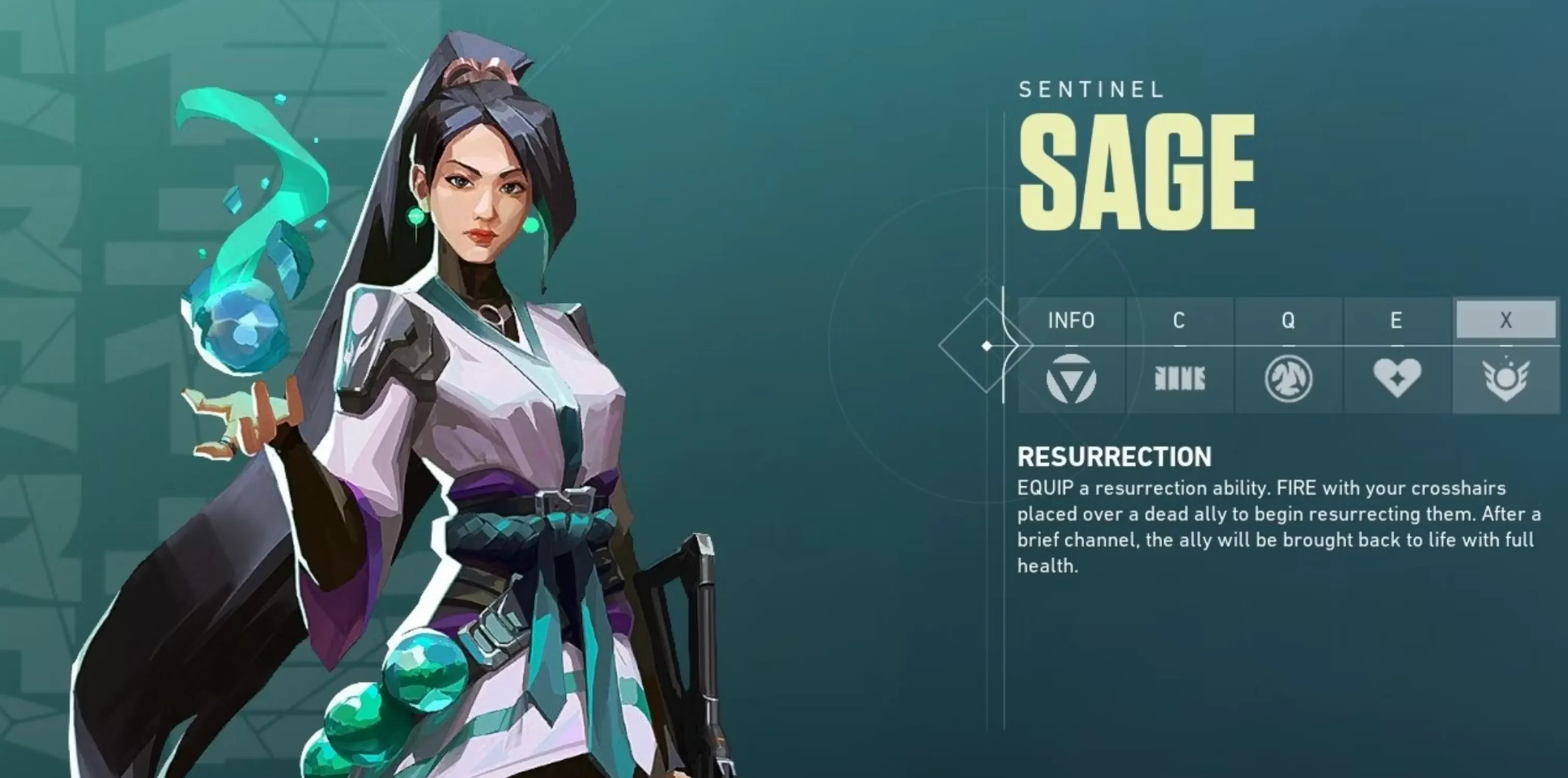This screenshot has height=778, width=1568.
Task: Choose the E ability tab
Action: tap(1397, 320)
